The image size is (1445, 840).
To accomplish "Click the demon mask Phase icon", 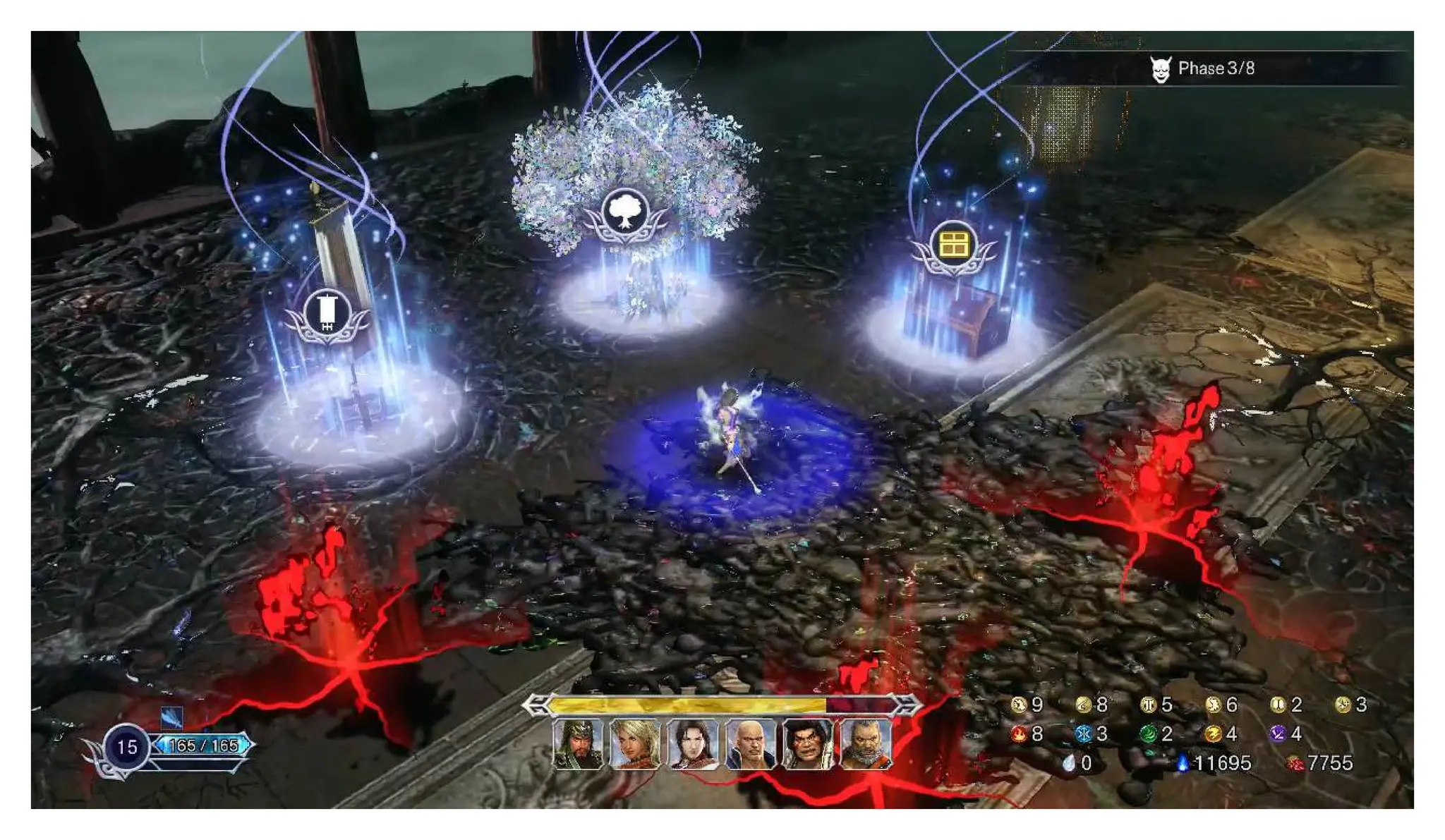I will click(1161, 69).
